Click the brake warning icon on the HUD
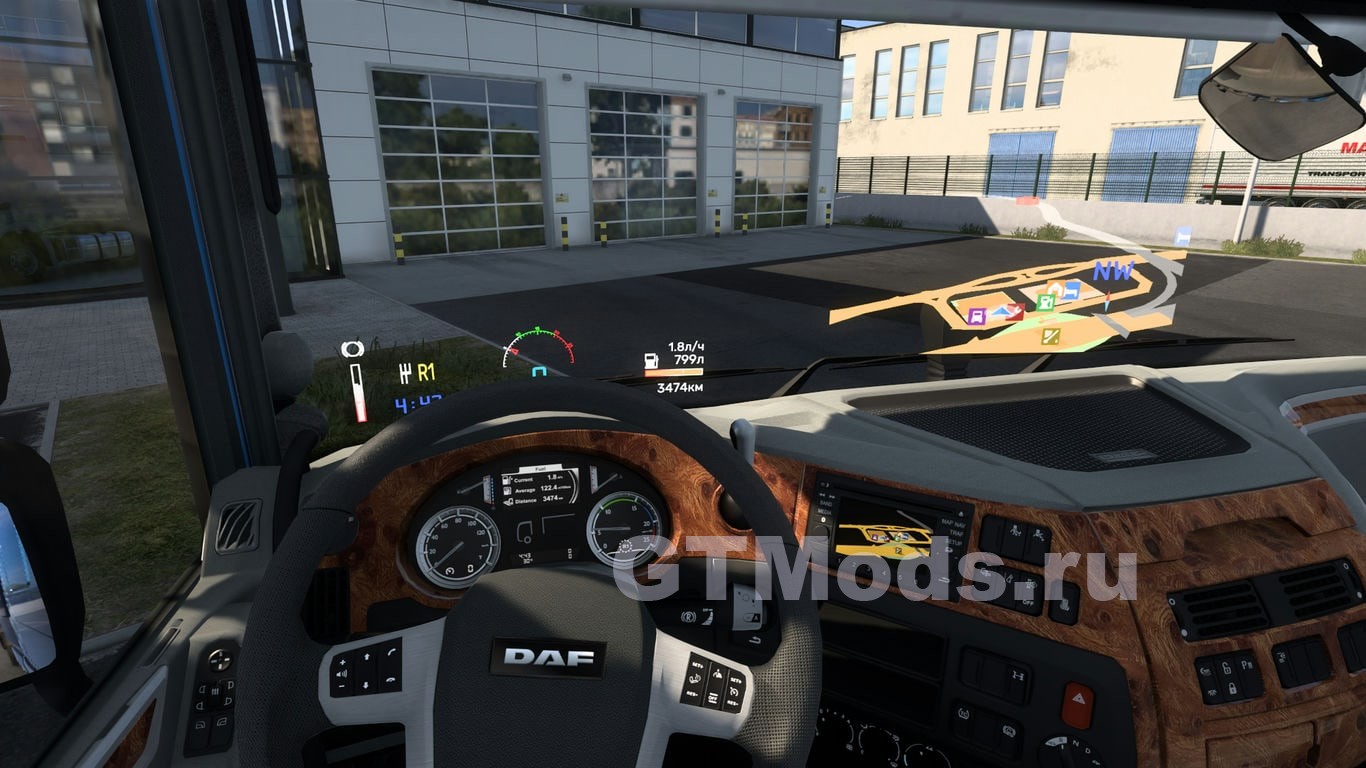 [x=352, y=349]
